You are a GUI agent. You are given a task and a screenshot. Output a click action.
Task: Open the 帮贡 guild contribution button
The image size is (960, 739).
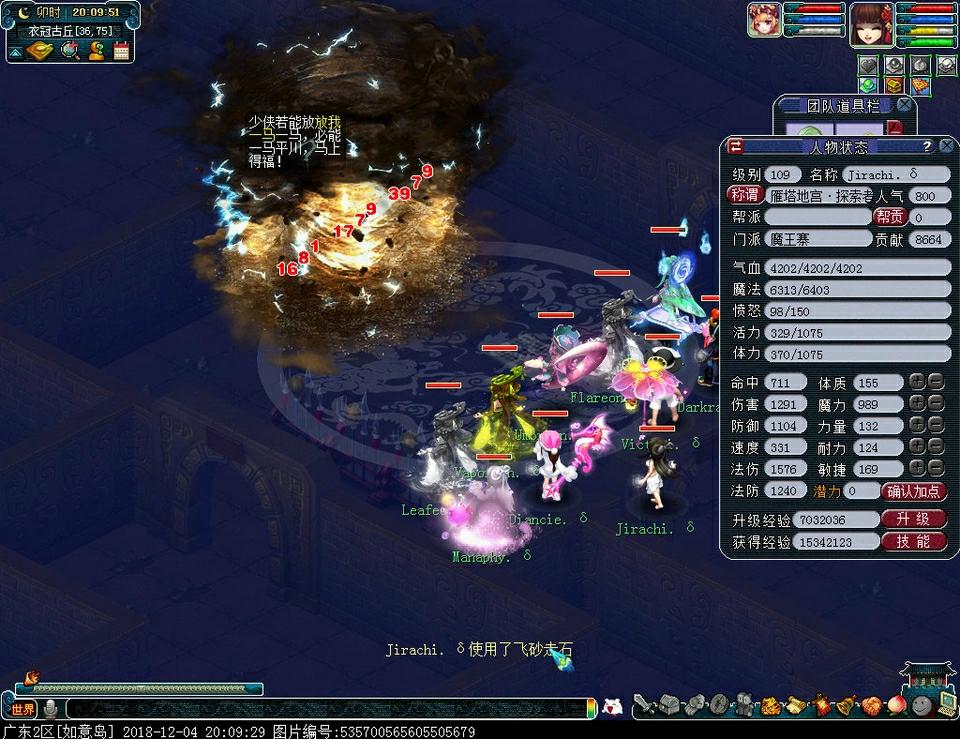[x=889, y=217]
